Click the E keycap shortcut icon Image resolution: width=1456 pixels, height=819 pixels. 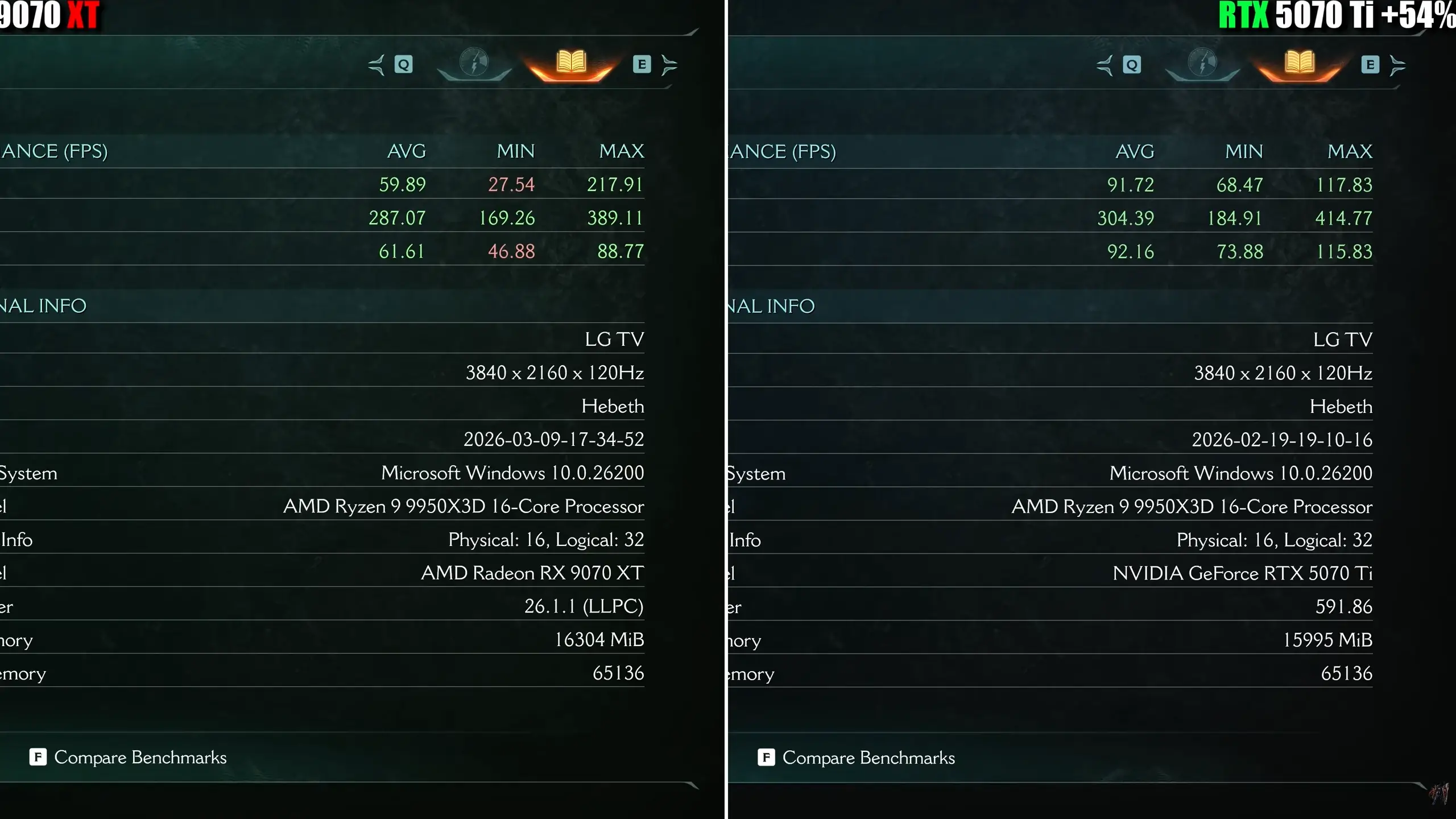pos(643,64)
